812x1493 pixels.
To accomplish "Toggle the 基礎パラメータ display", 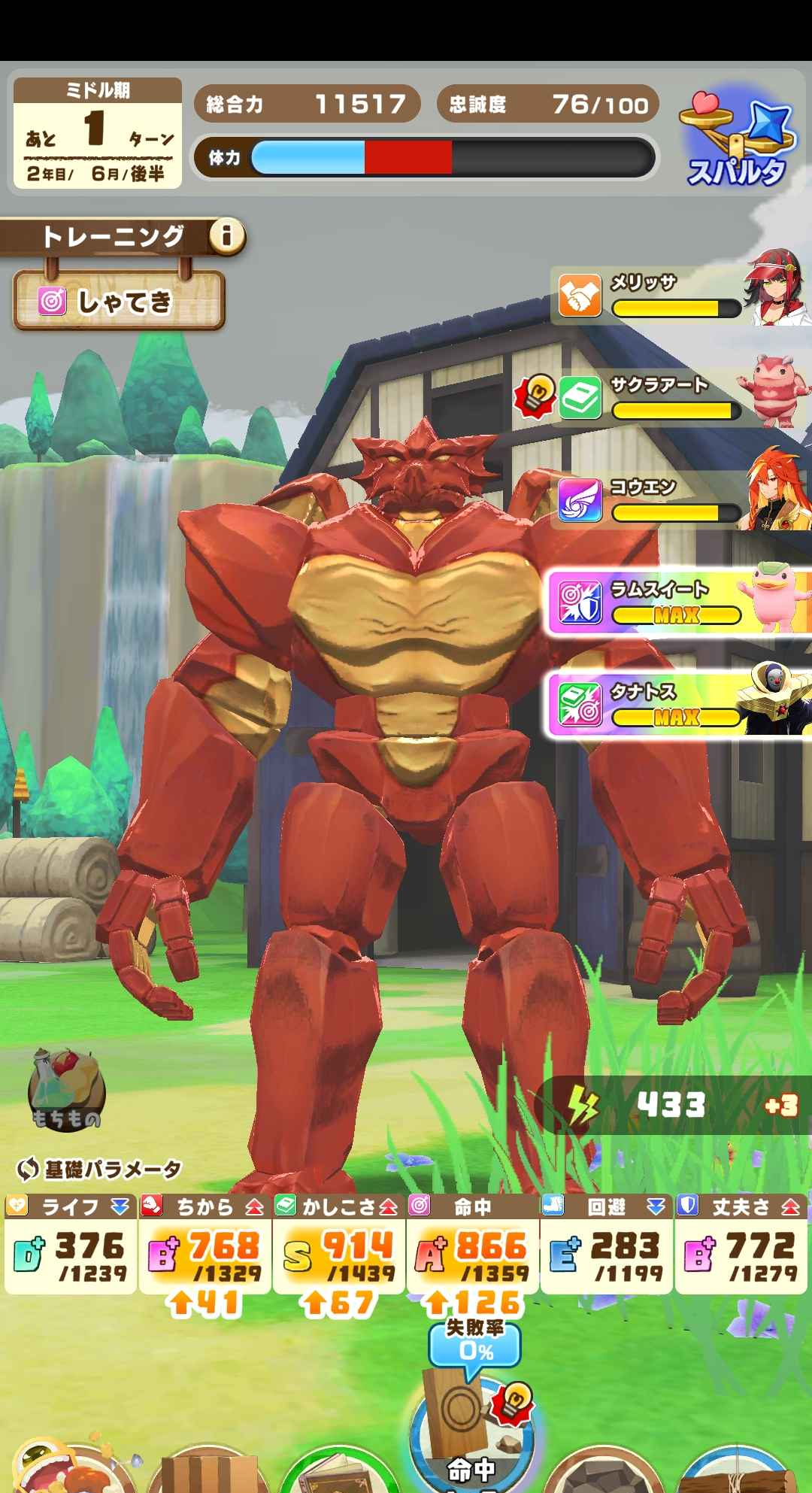I will point(99,1169).
